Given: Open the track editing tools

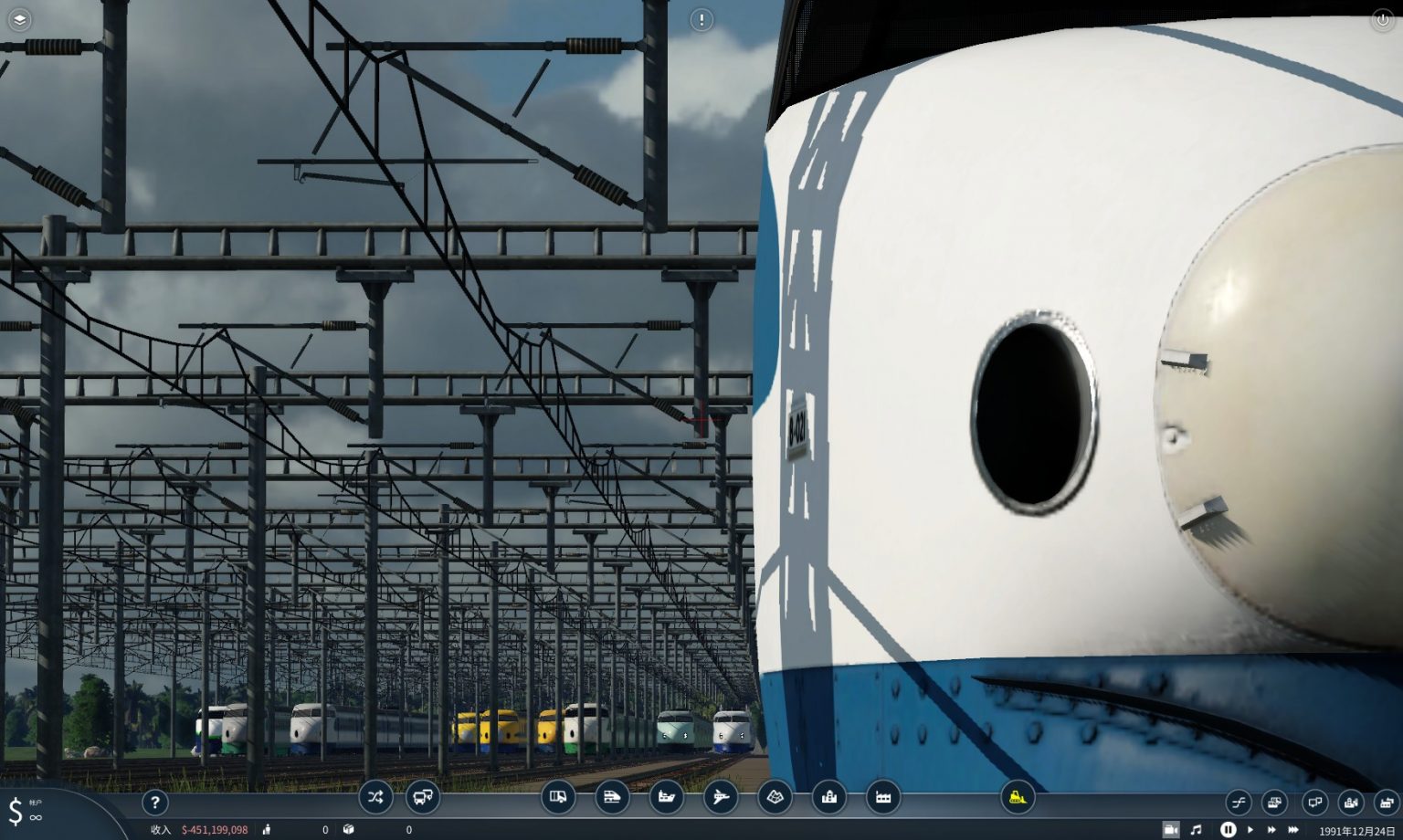Looking at the screenshot, I should tap(1239, 802).
